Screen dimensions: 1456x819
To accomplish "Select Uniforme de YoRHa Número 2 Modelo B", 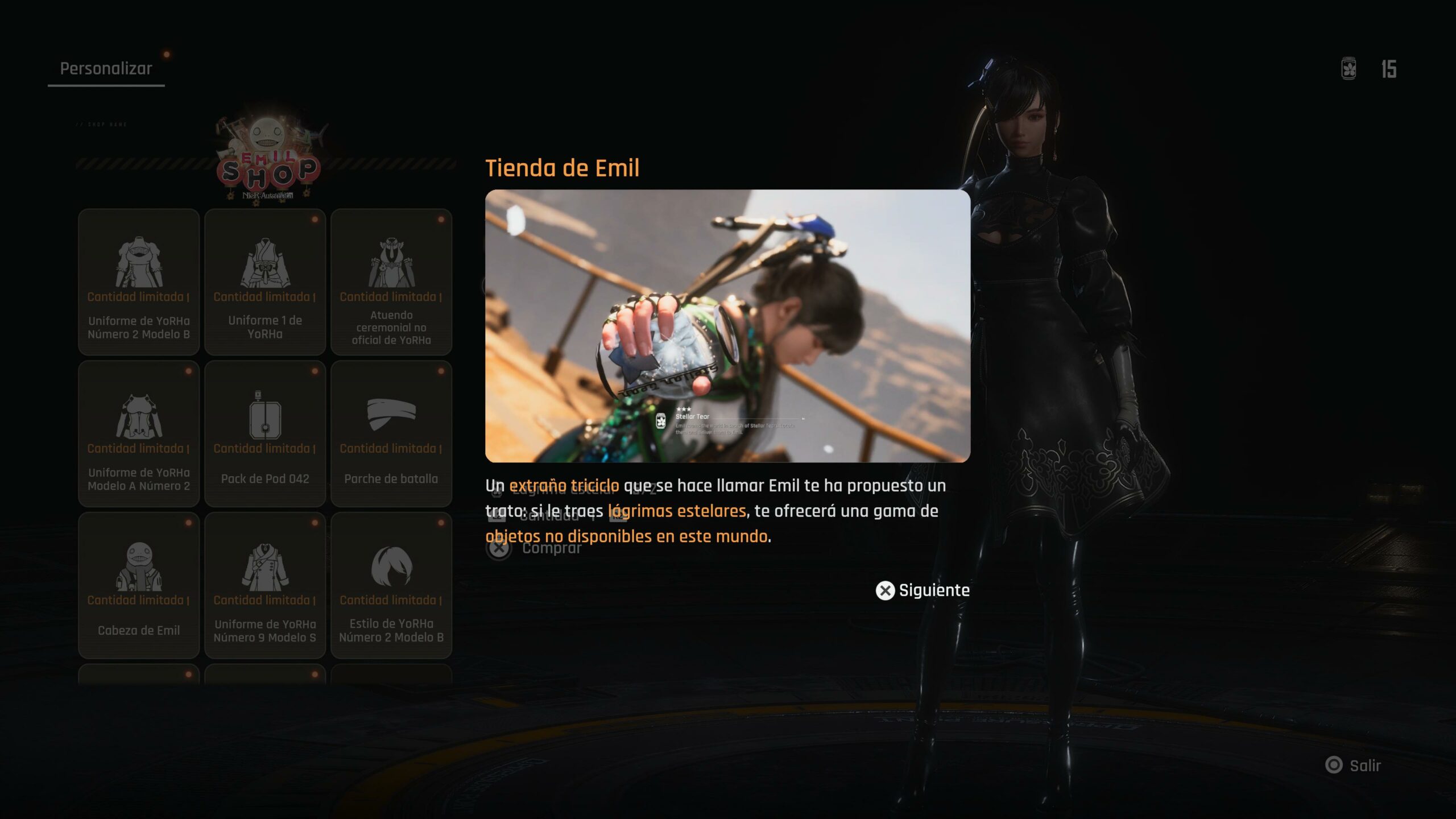I will click(139, 282).
